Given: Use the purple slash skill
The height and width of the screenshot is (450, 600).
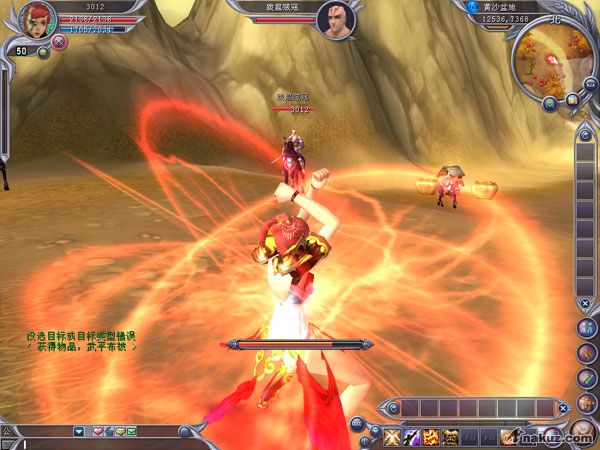Looking at the screenshot, I should click(x=409, y=436).
